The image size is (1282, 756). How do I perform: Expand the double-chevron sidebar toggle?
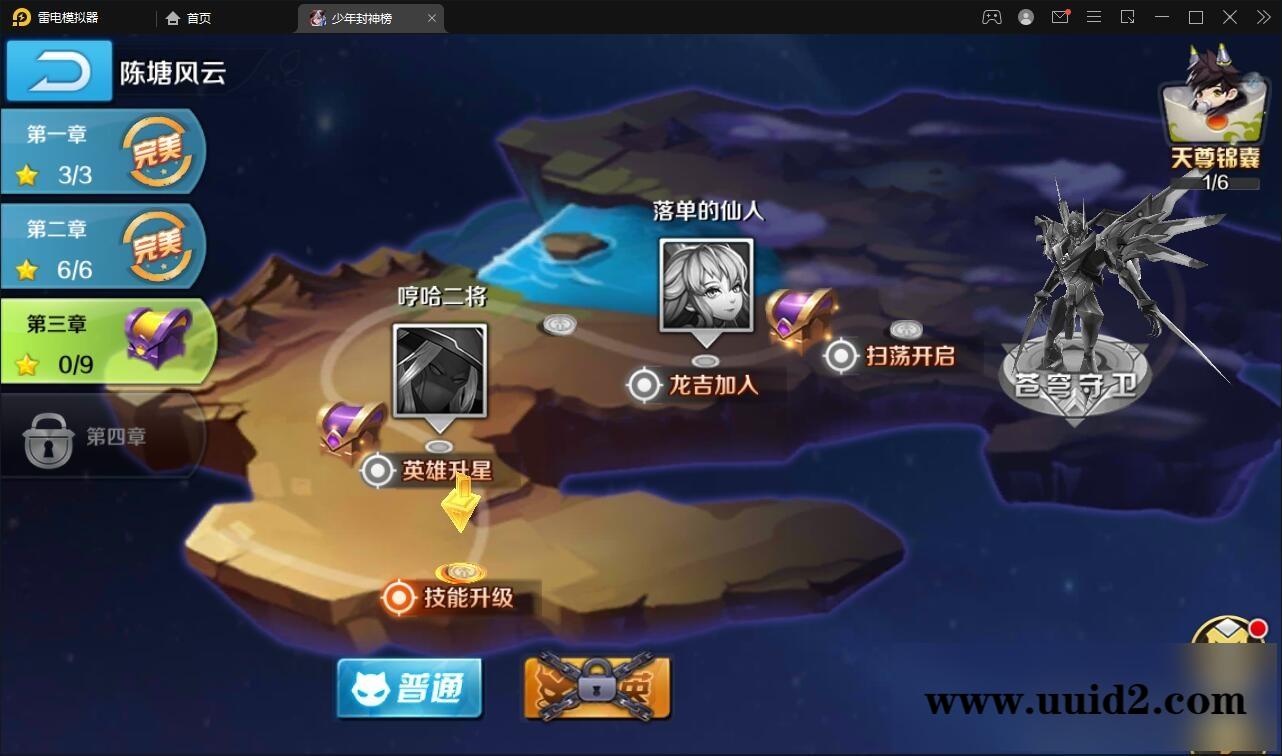pyautogui.click(x=1263, y=17)
